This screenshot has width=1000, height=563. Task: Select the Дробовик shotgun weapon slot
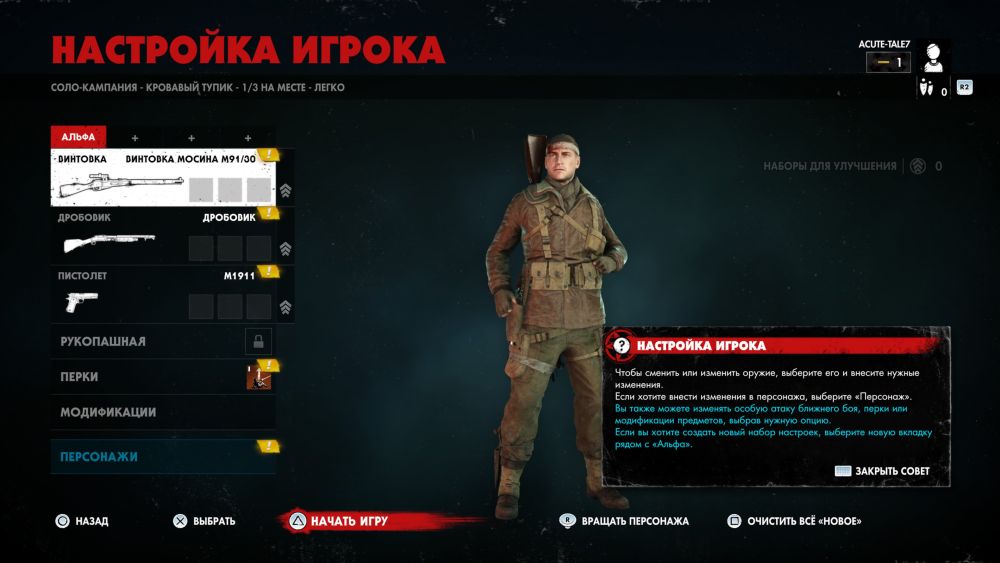163,237
